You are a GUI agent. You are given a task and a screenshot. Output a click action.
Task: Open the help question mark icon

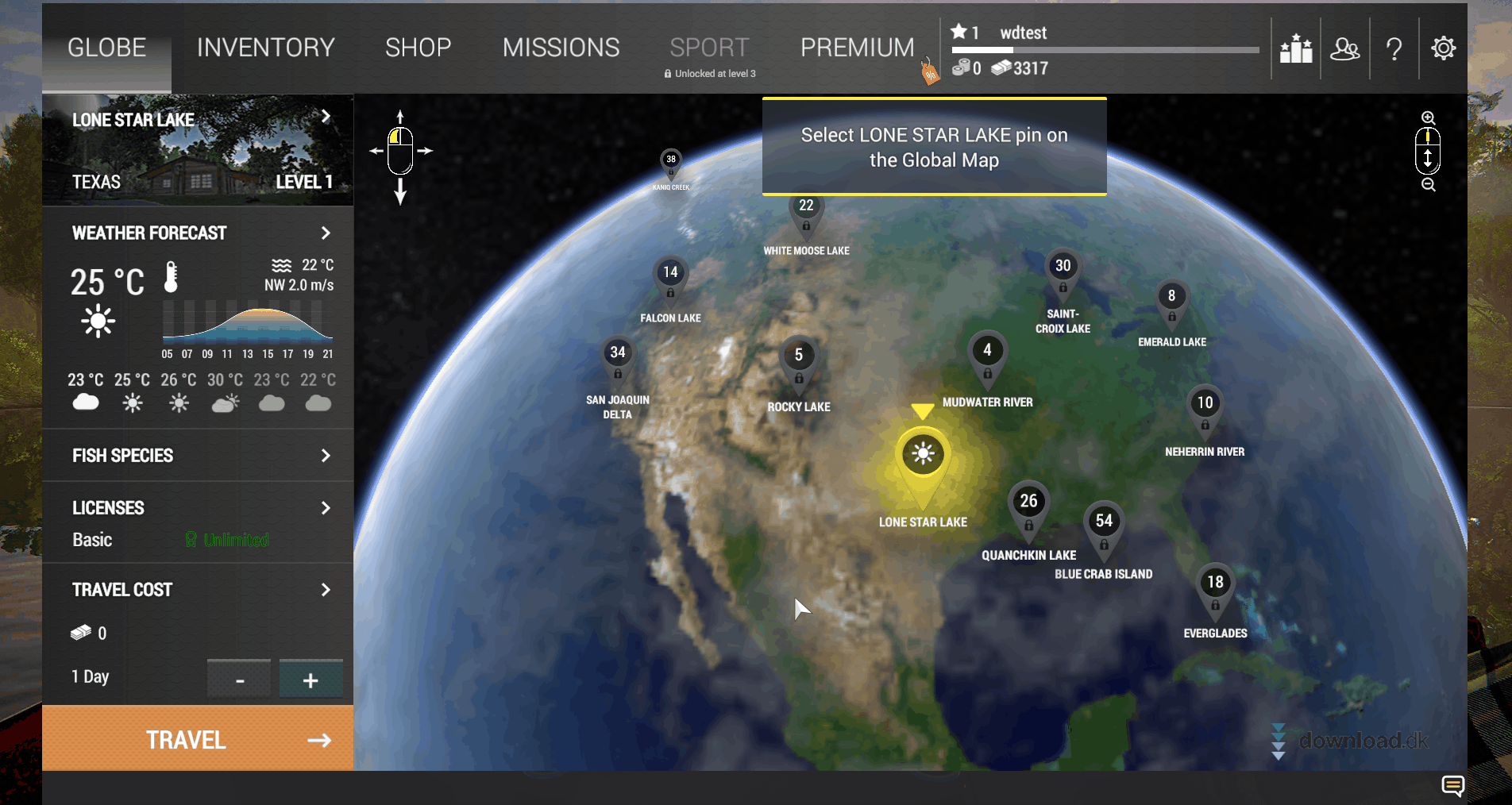1394,49
